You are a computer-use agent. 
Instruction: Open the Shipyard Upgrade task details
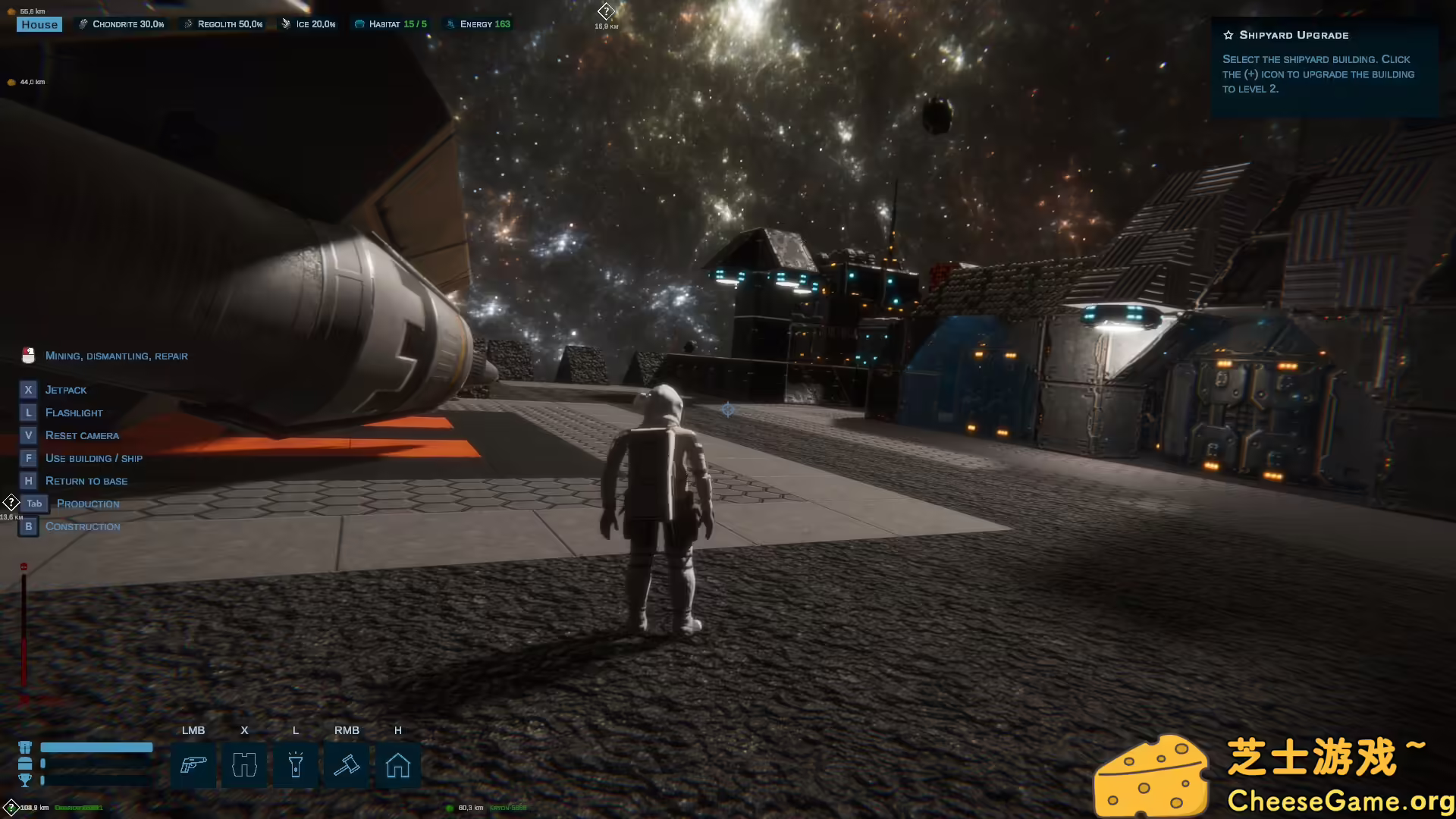click(1292, 35)
